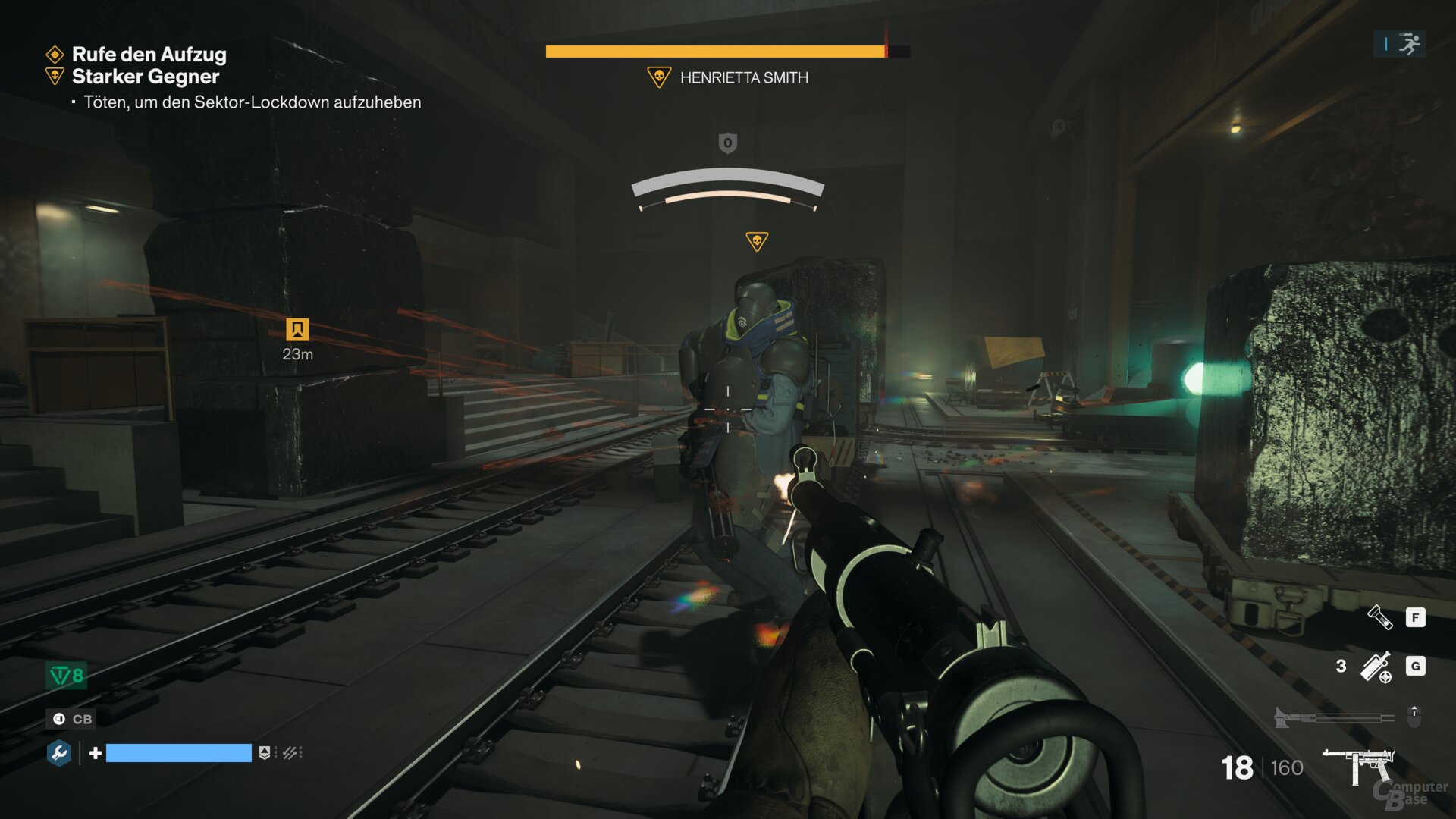The width and height of the screenshot is (1456, 819).
Task: Click the green V8 indicator
Action: [67, 675]
